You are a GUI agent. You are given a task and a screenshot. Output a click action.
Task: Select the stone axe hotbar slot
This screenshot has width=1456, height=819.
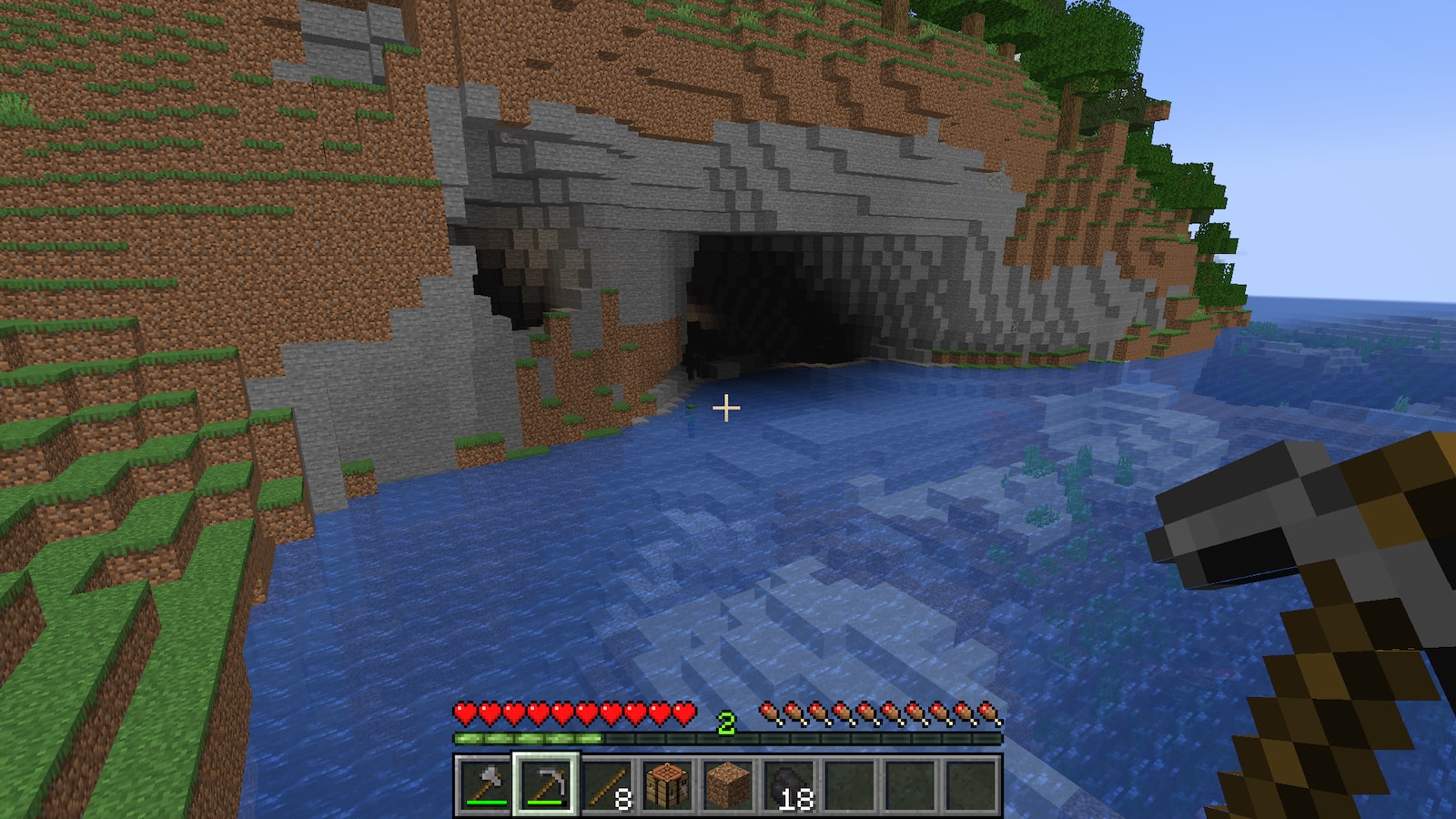(484, 784)
